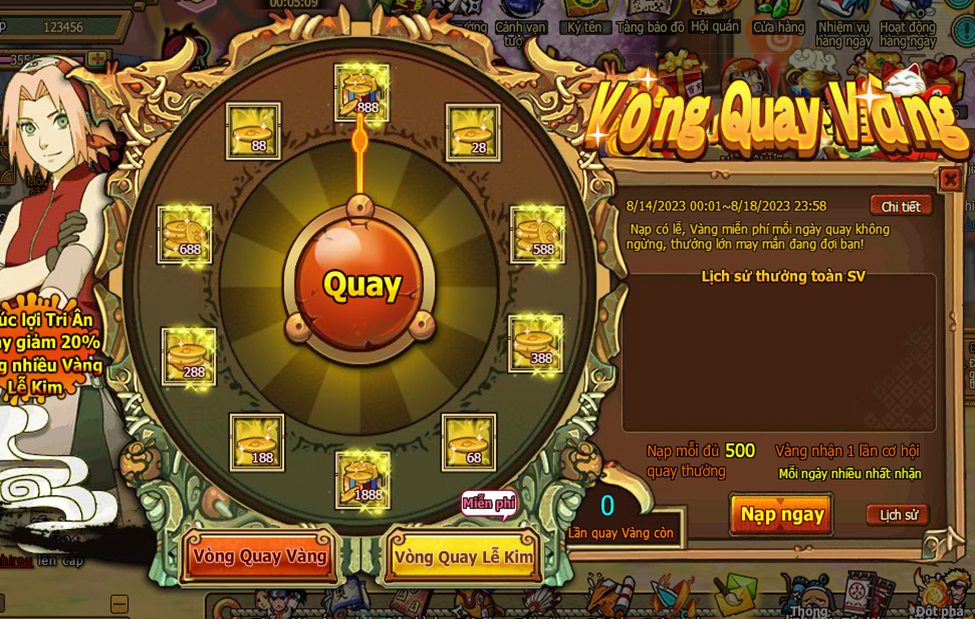This screenshot has width=975, height=619.
Task: Select the 1888 gold prize slot
Action: point(363,480)
